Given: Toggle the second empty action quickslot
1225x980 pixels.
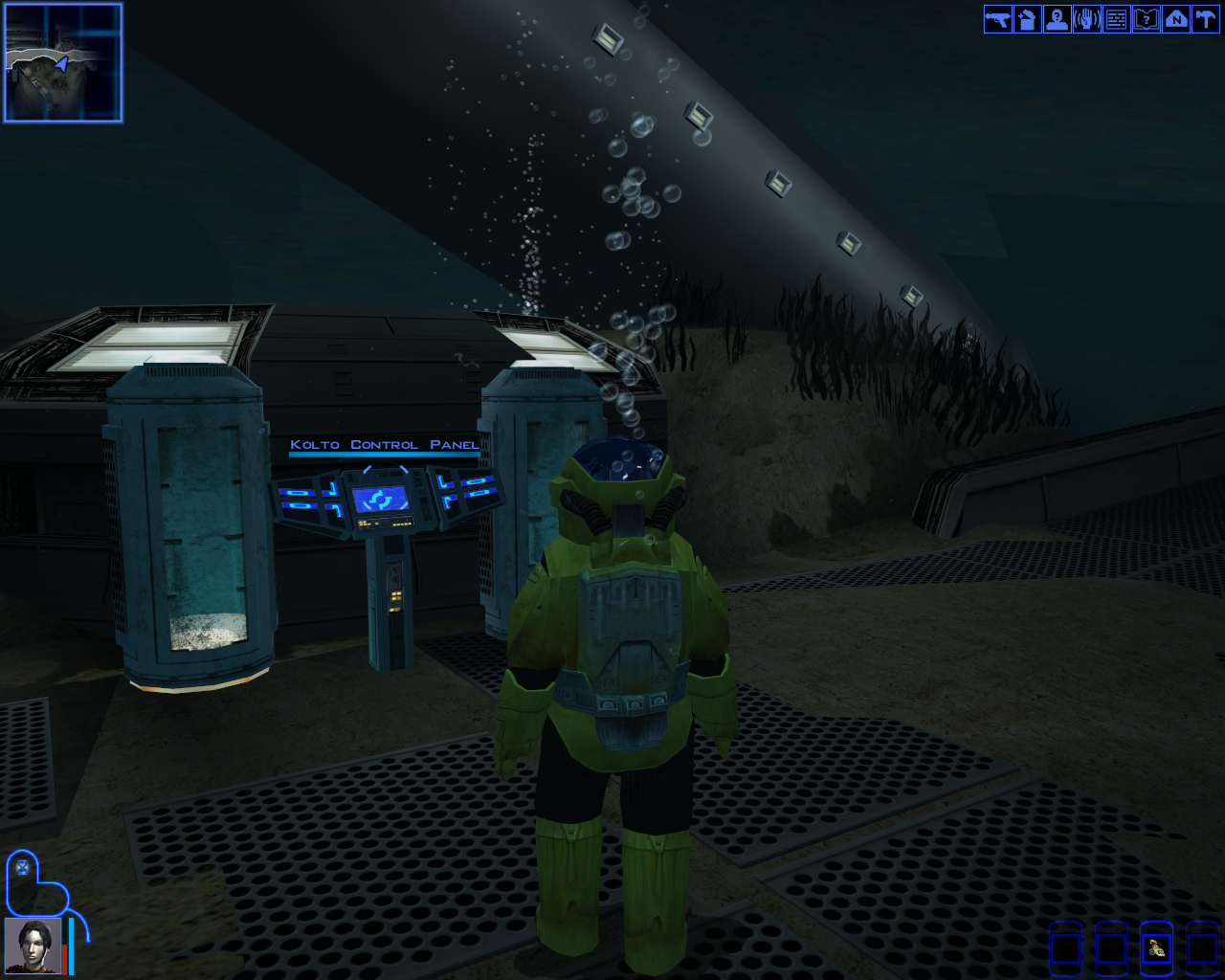Looking at the screenshot, I should point(1110,949).
